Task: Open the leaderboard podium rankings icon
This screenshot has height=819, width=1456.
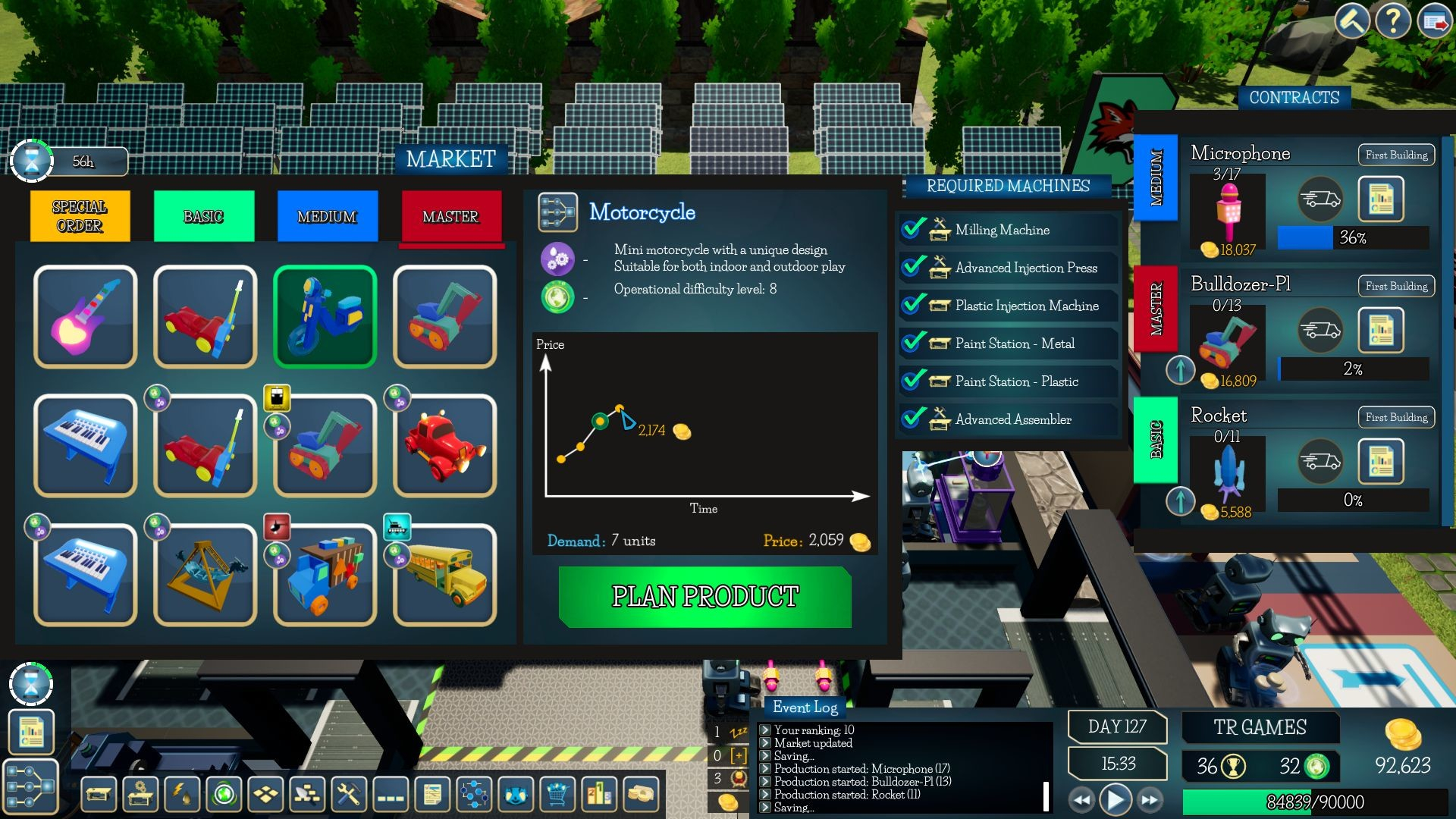Action: pos(598,795)
